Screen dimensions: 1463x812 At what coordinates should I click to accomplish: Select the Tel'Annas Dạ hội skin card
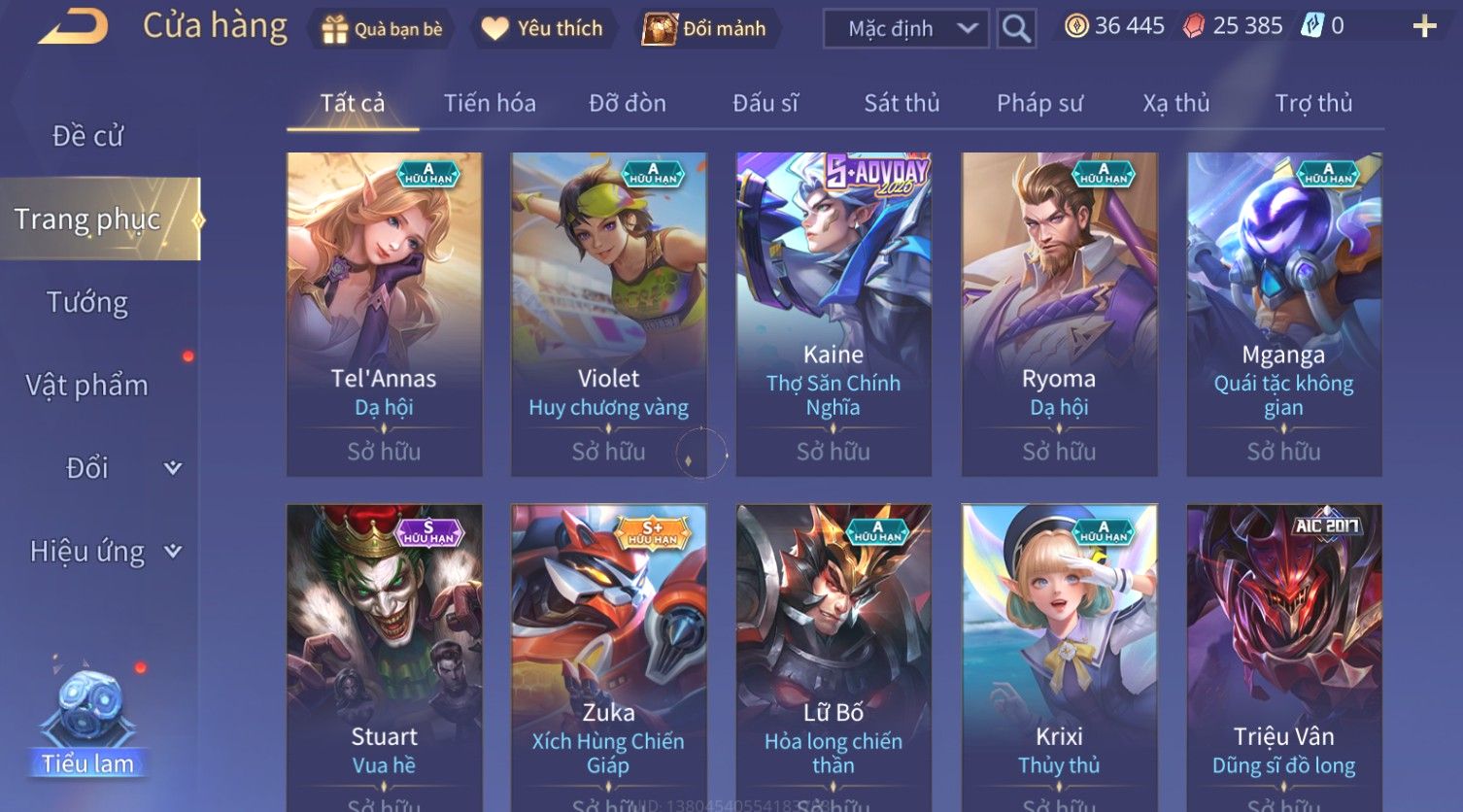[x=384, y=313]
